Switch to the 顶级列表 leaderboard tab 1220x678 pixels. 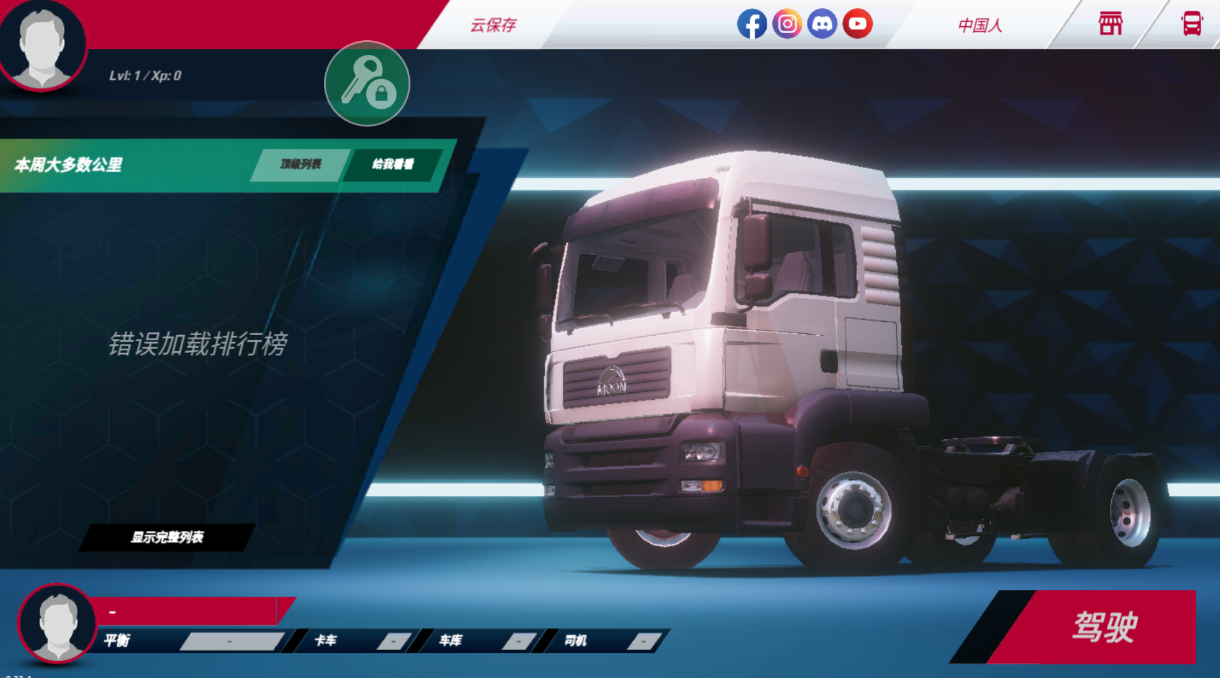[x=300, y=165]
